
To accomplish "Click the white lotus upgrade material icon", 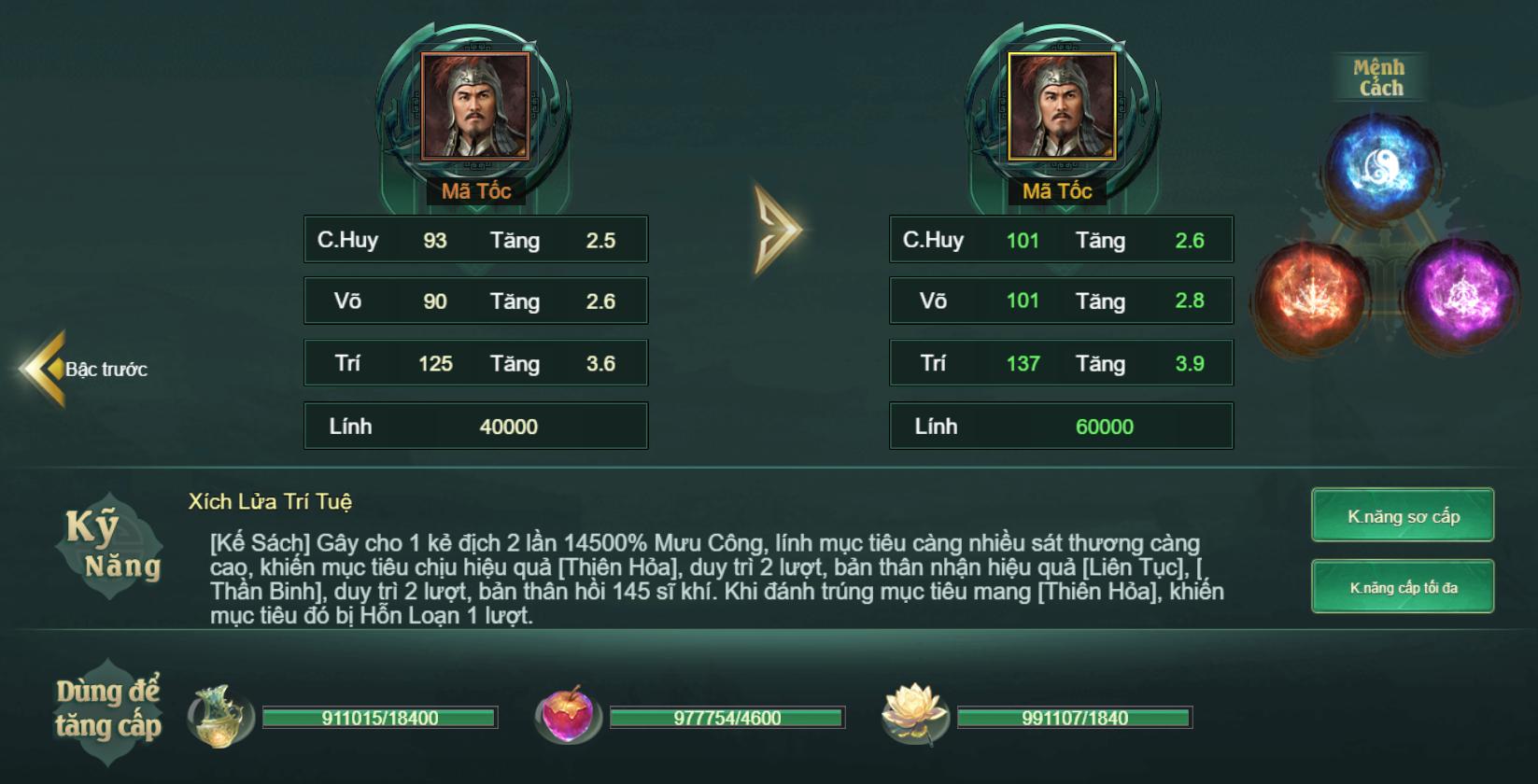I will [x=914, y=715].
